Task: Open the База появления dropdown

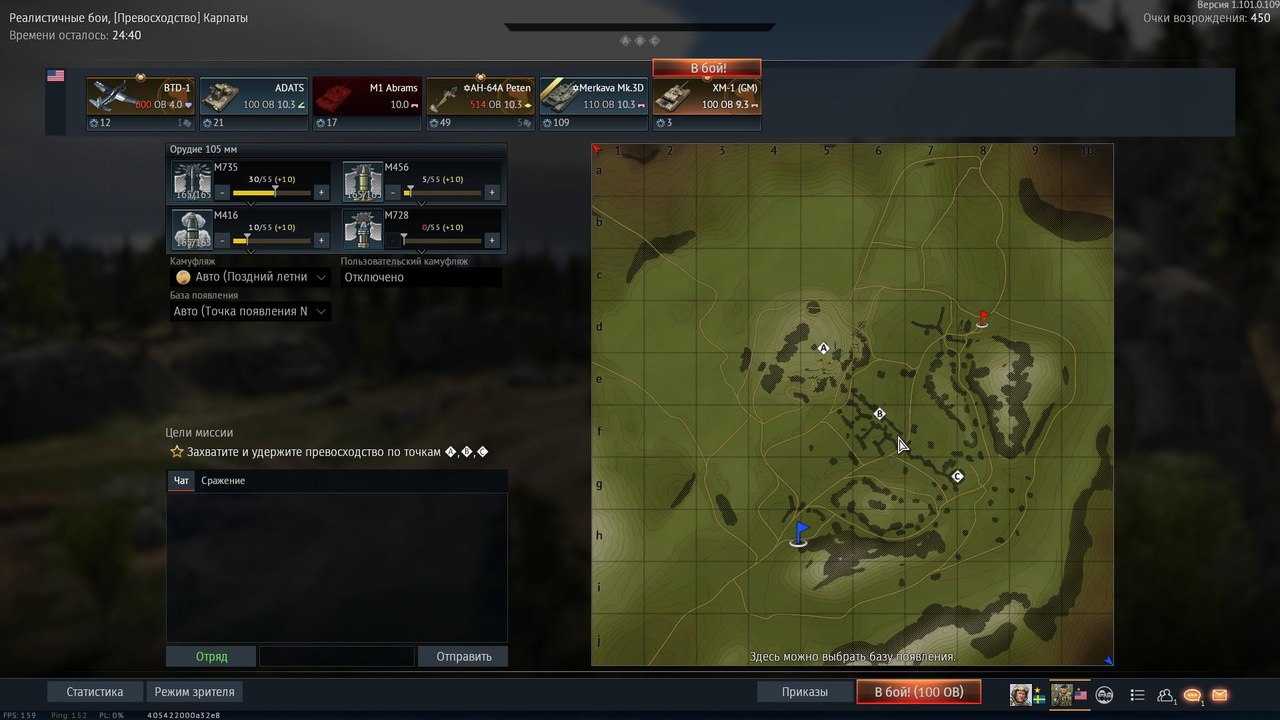Action: (250, 311)
